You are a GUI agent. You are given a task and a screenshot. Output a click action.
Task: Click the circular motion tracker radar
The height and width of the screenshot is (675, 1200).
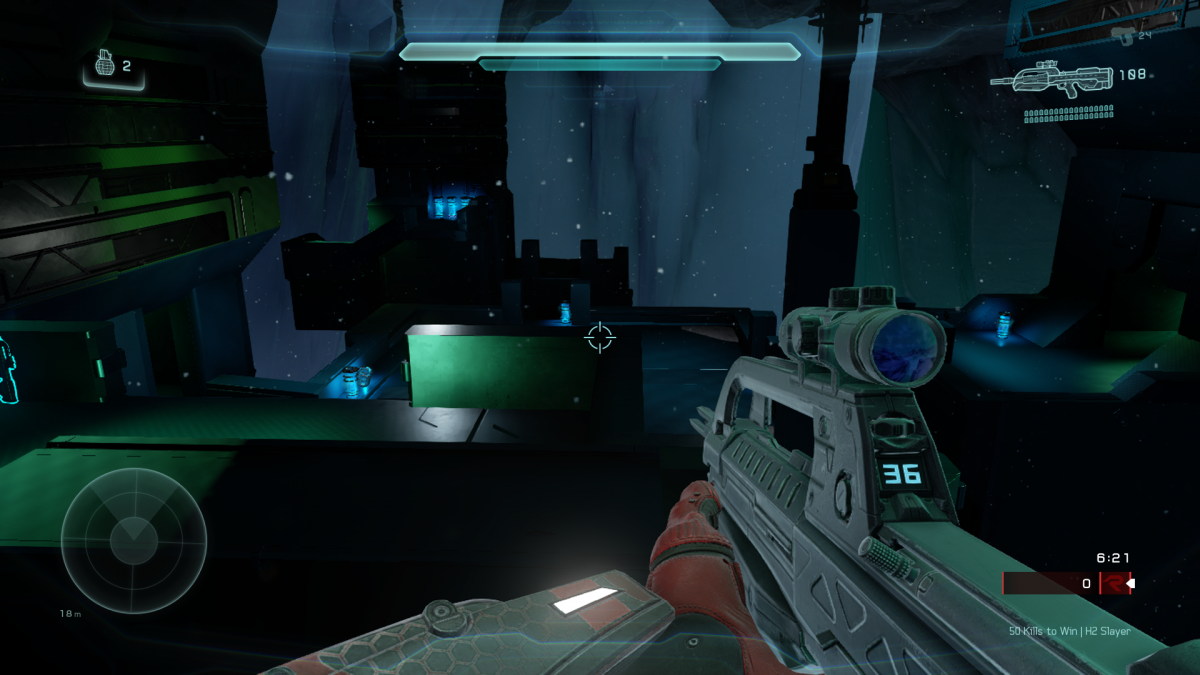click(x=133, y=540)
